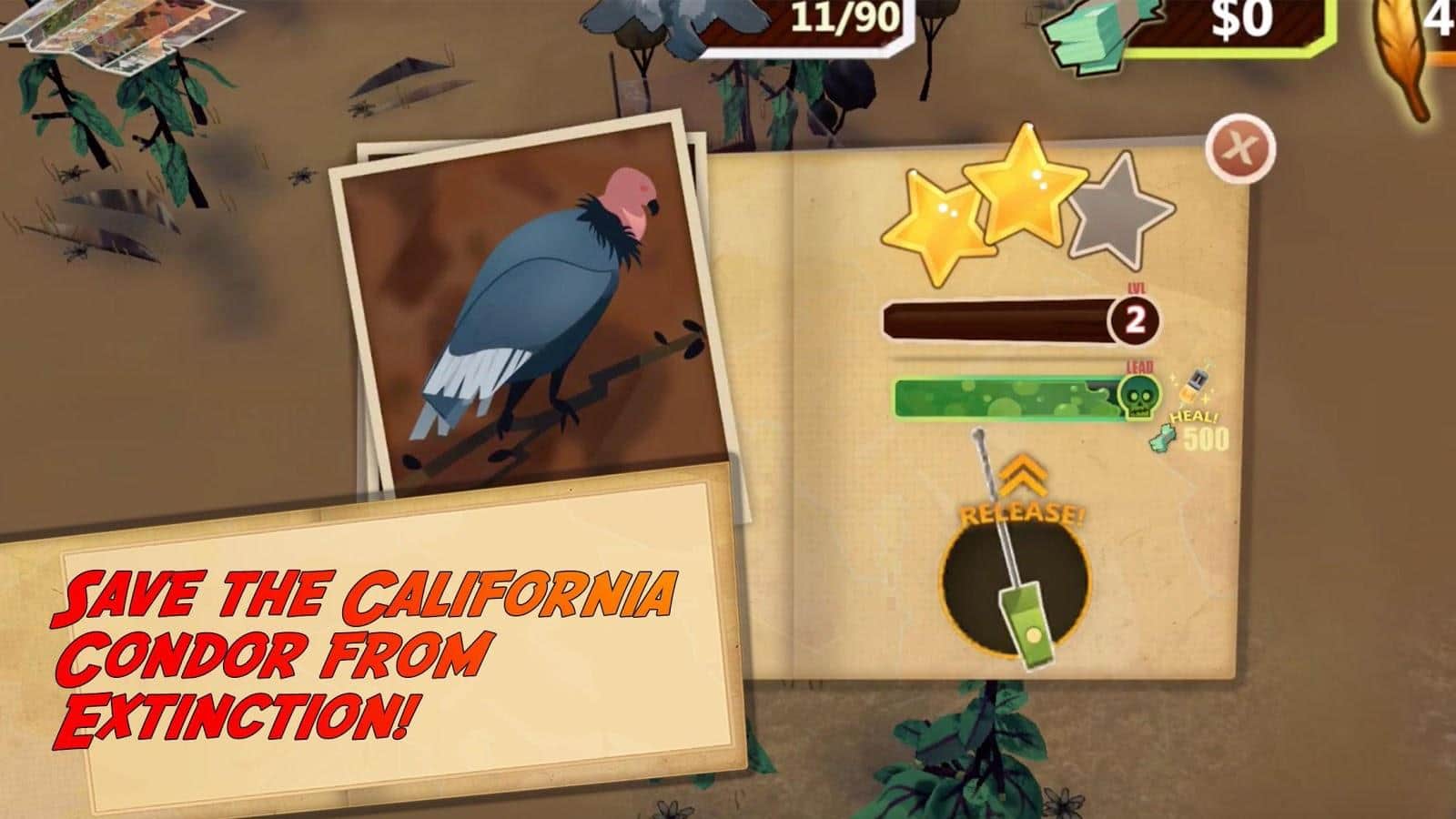The width and height of the screenshot is (1456, 819).
Task: Click the green LEAD health bar
Action: pyautogui.click(x=1001, y=398)
